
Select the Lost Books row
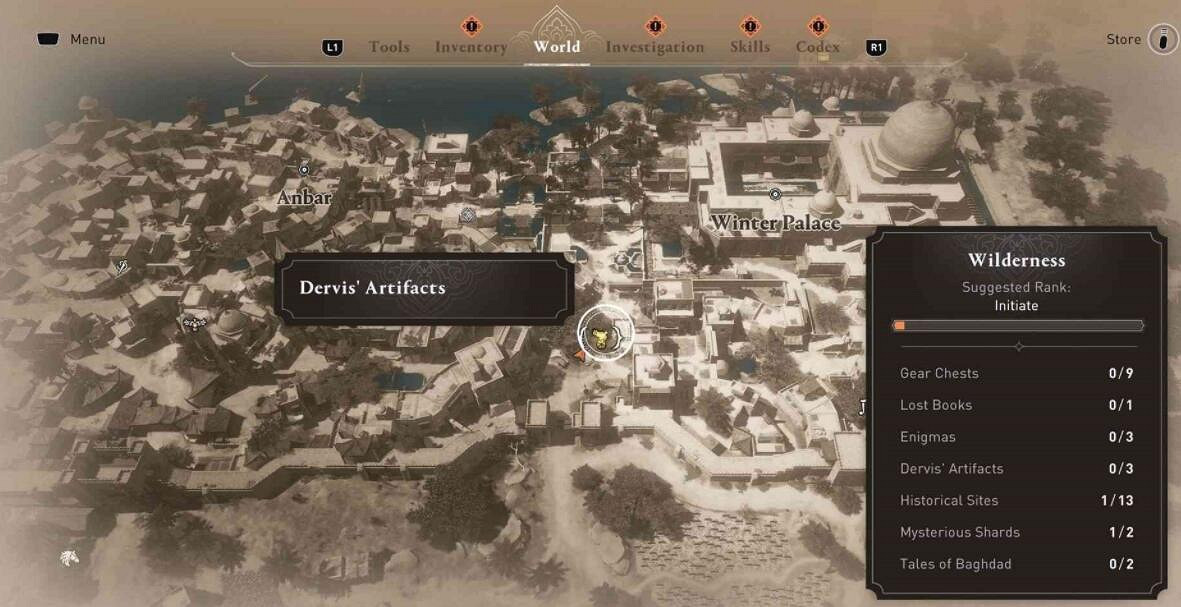click(x=1017, y=405)
